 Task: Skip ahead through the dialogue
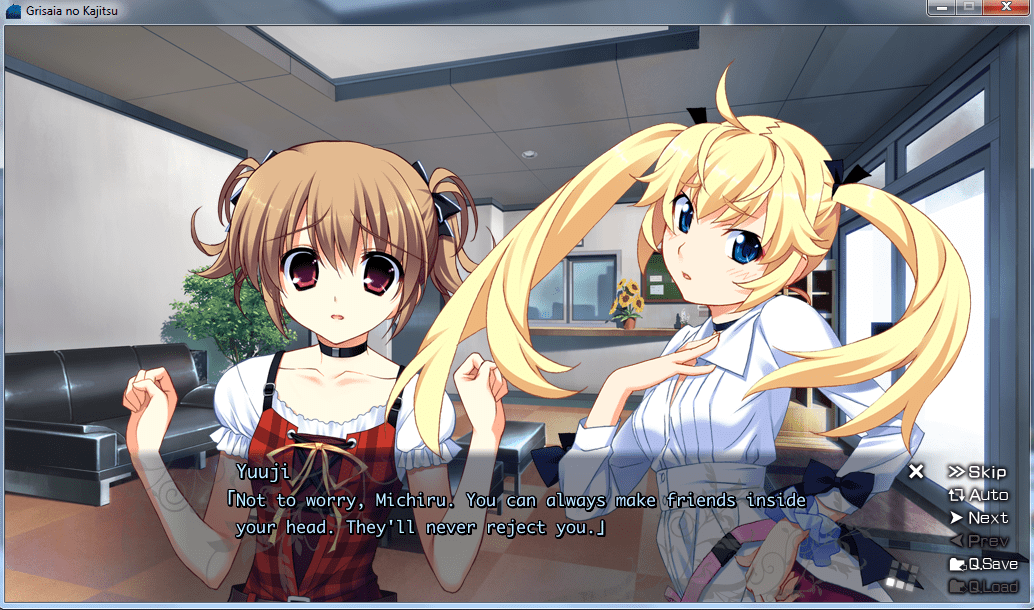[x=978, y=472]
